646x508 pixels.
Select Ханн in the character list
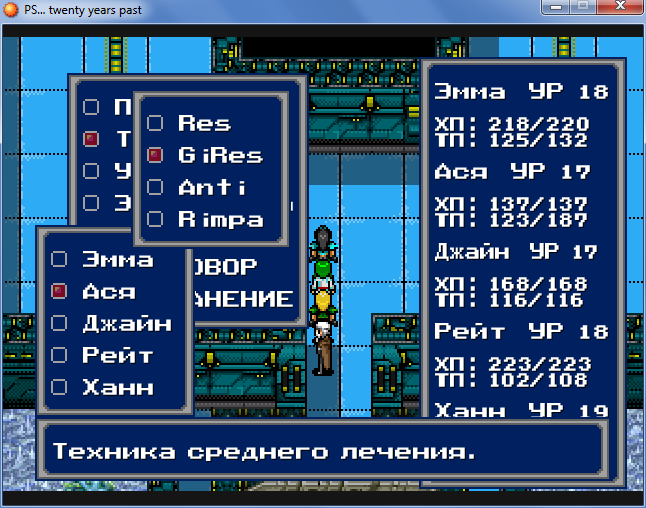point(117,387)
